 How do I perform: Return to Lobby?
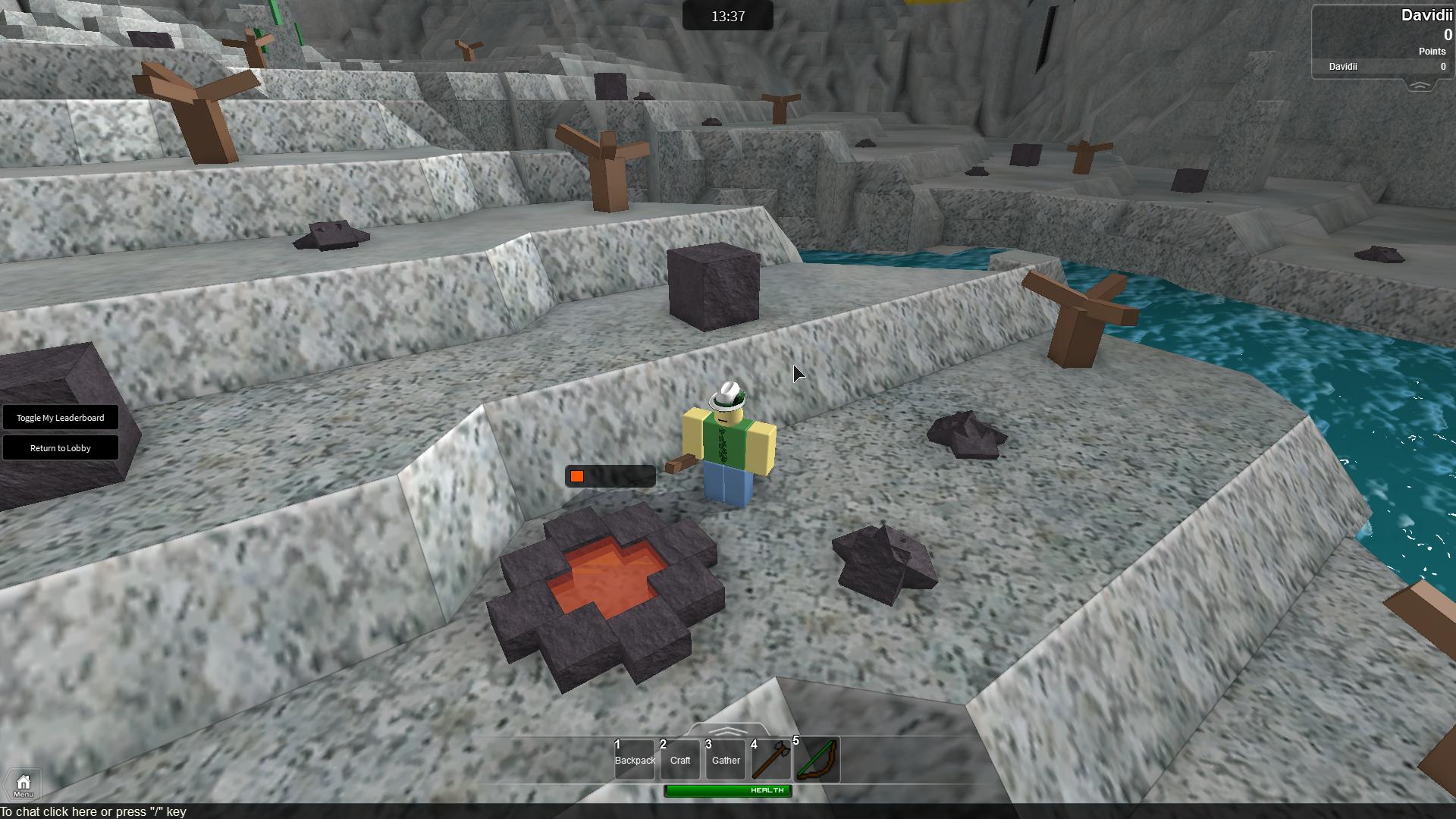[x=61, y=448]
